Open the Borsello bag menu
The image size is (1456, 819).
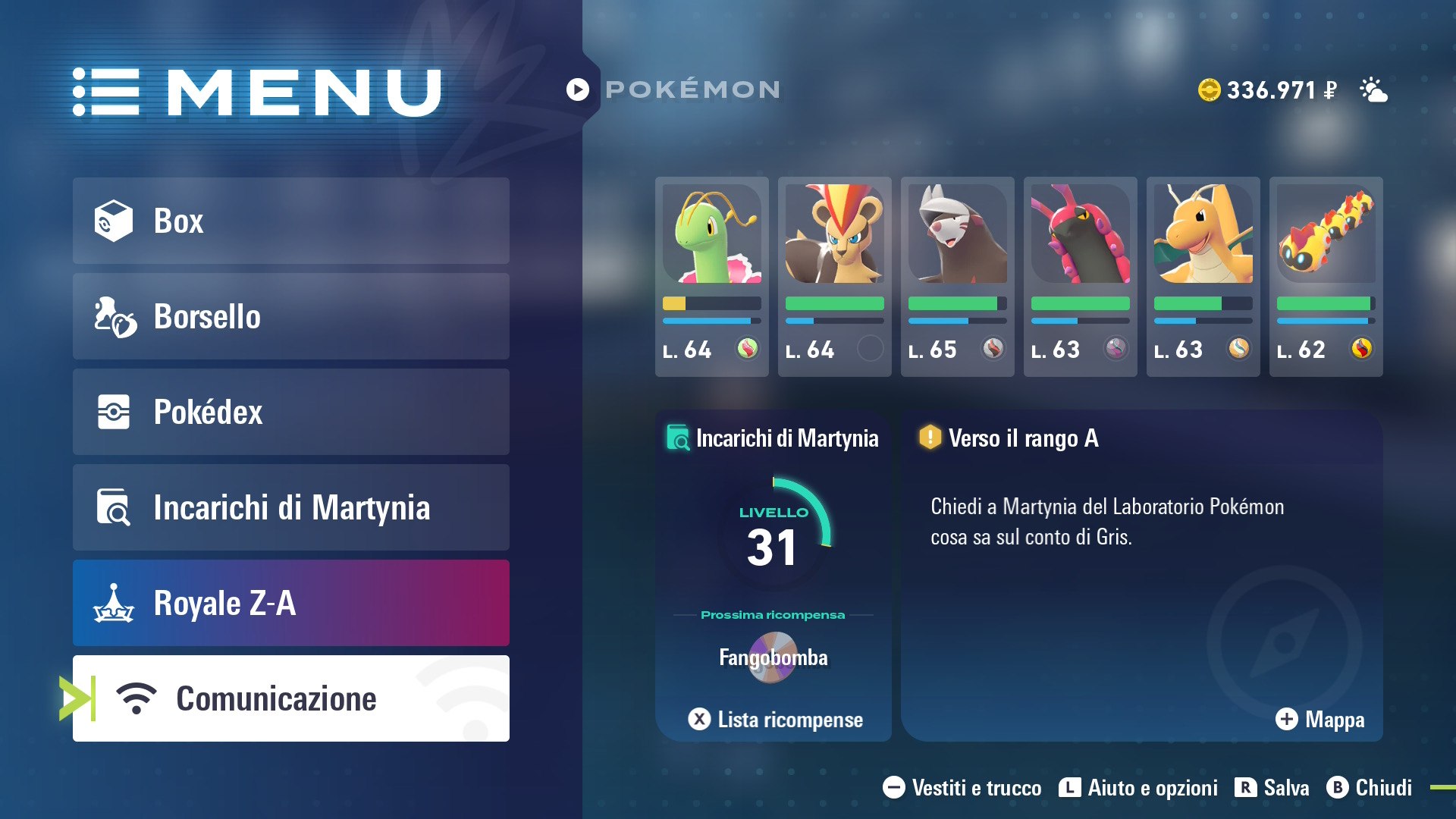click(x=290, y=316)
